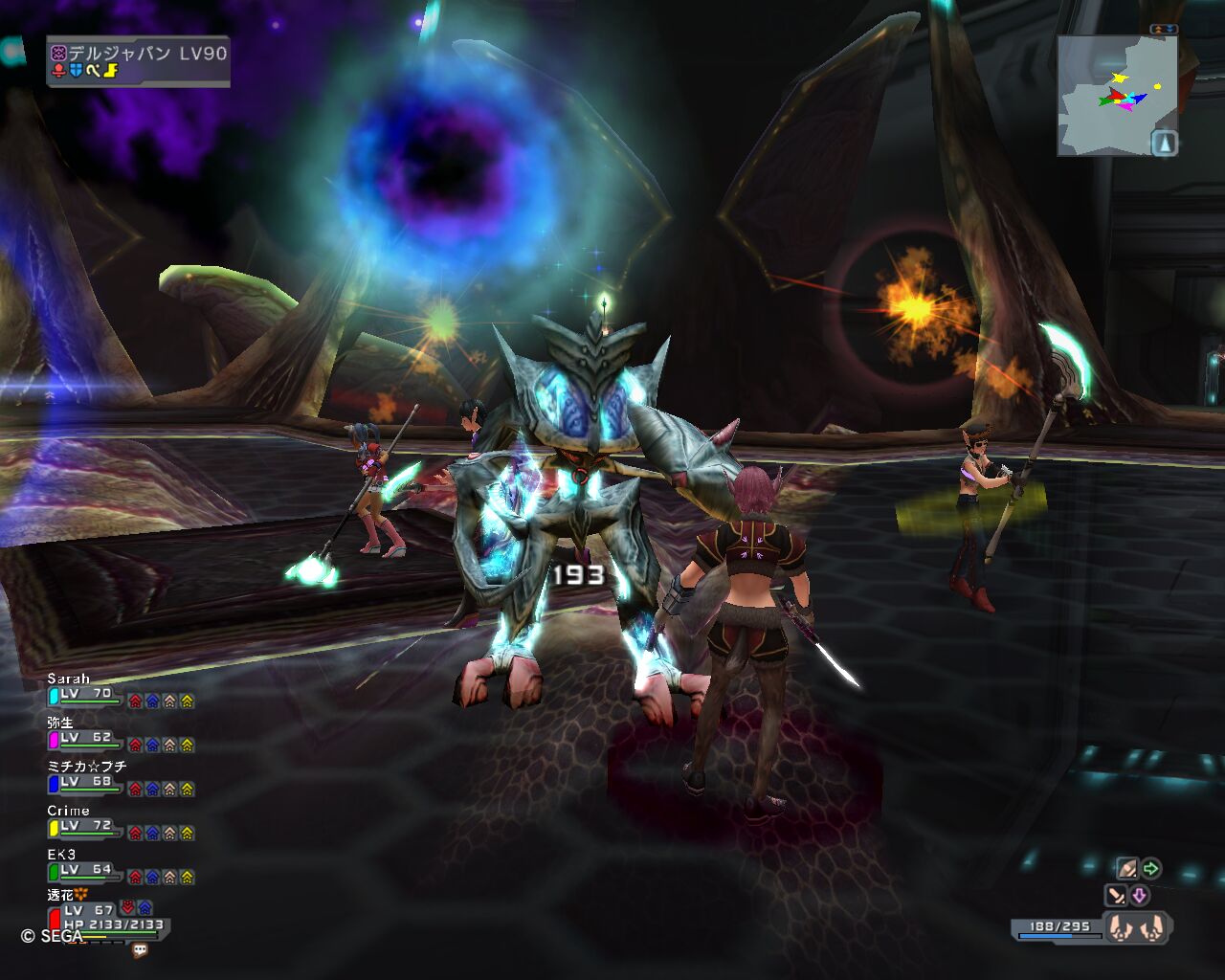Click the minimap's north arrow button
The image size is (1225, 980).
point(1163,144)
